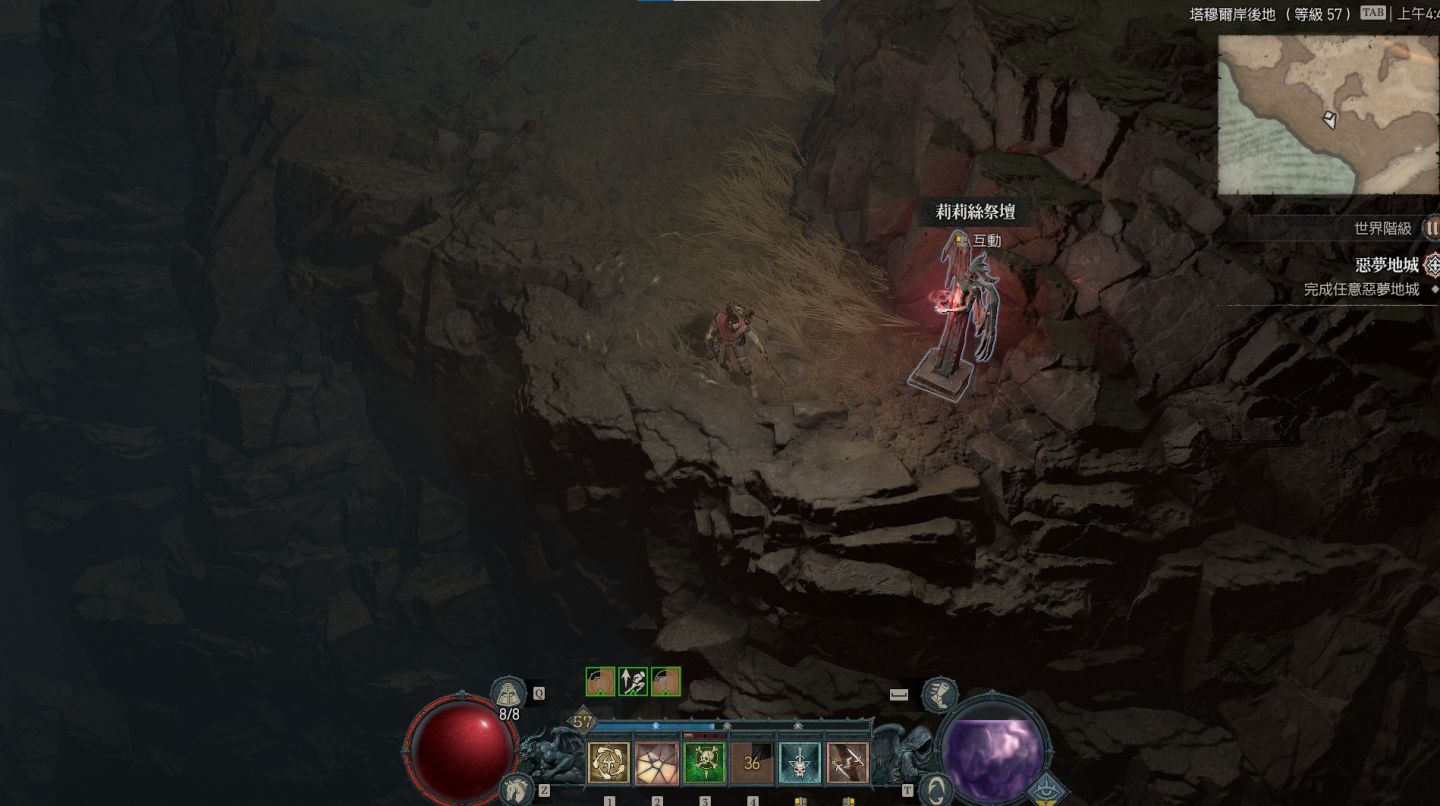Viewport: 1440px width, 806px height.
Task: Open the minimap
Action: click(x=1328, y=115)
